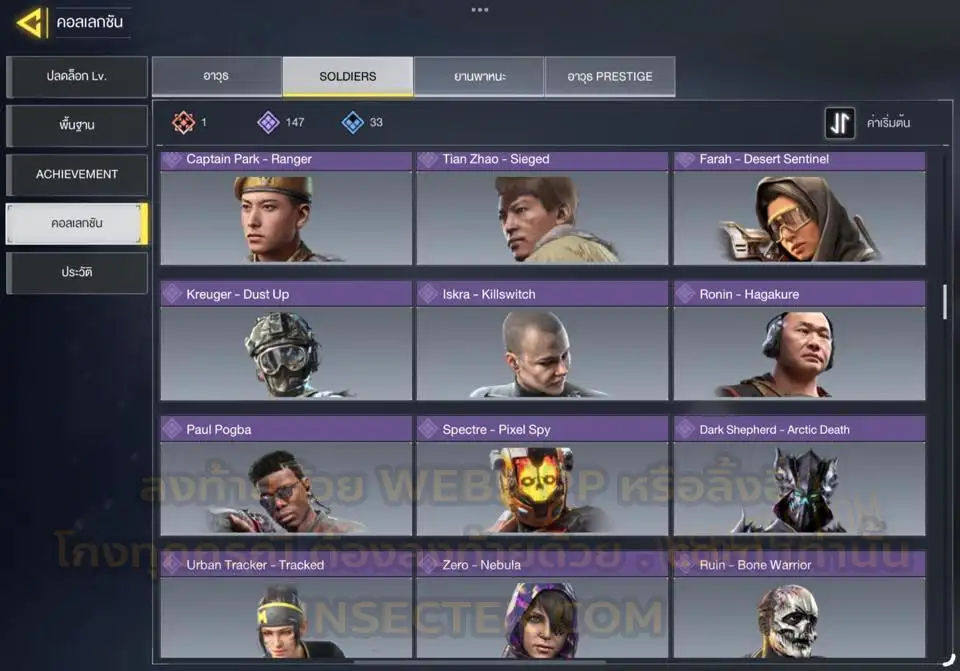This screenshot has height=671, width=960.
Task: Open the ACHIEVEMENT section
Action: click(77, 175)
